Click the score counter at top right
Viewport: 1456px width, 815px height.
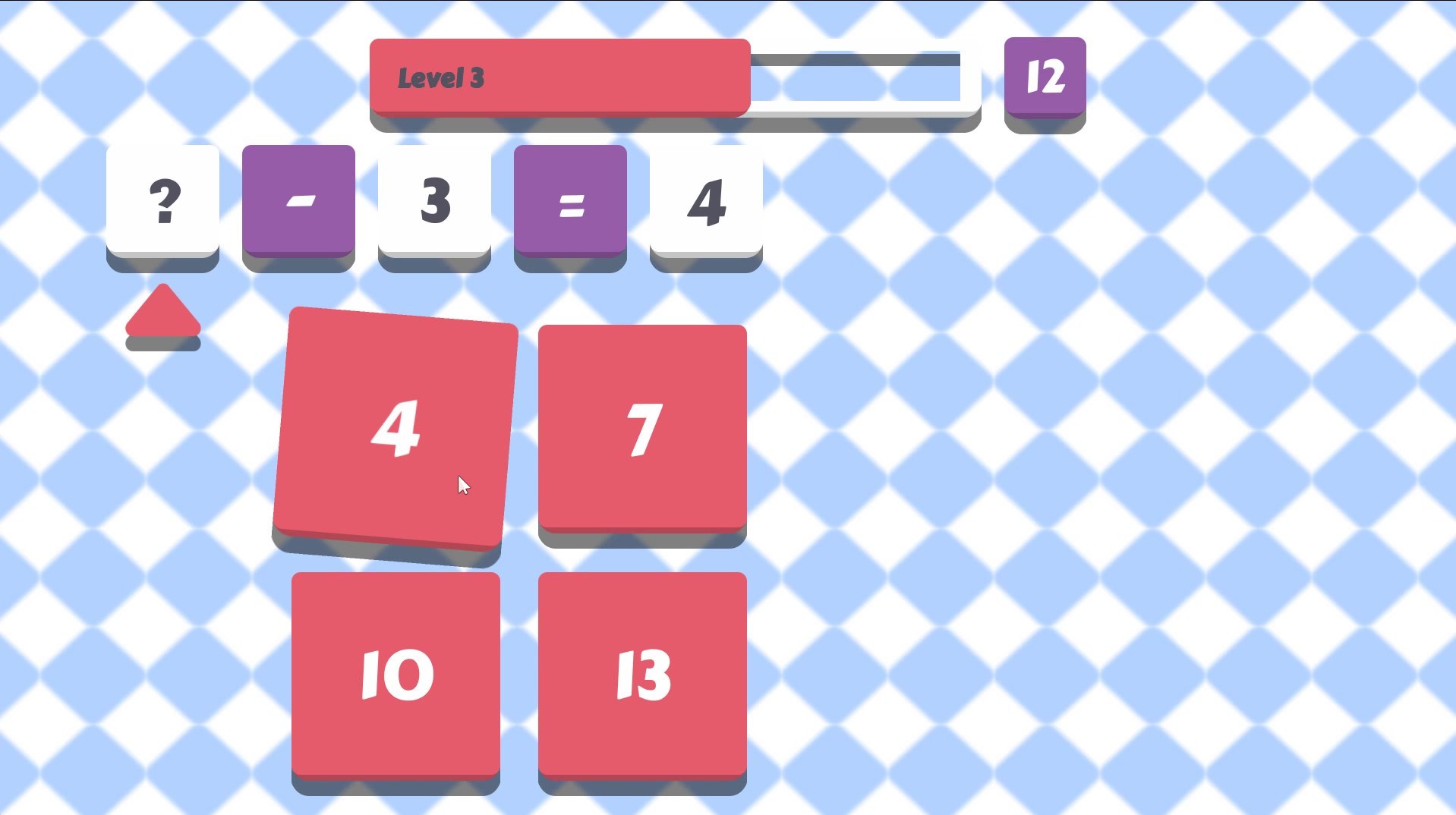pos(1044,76)
